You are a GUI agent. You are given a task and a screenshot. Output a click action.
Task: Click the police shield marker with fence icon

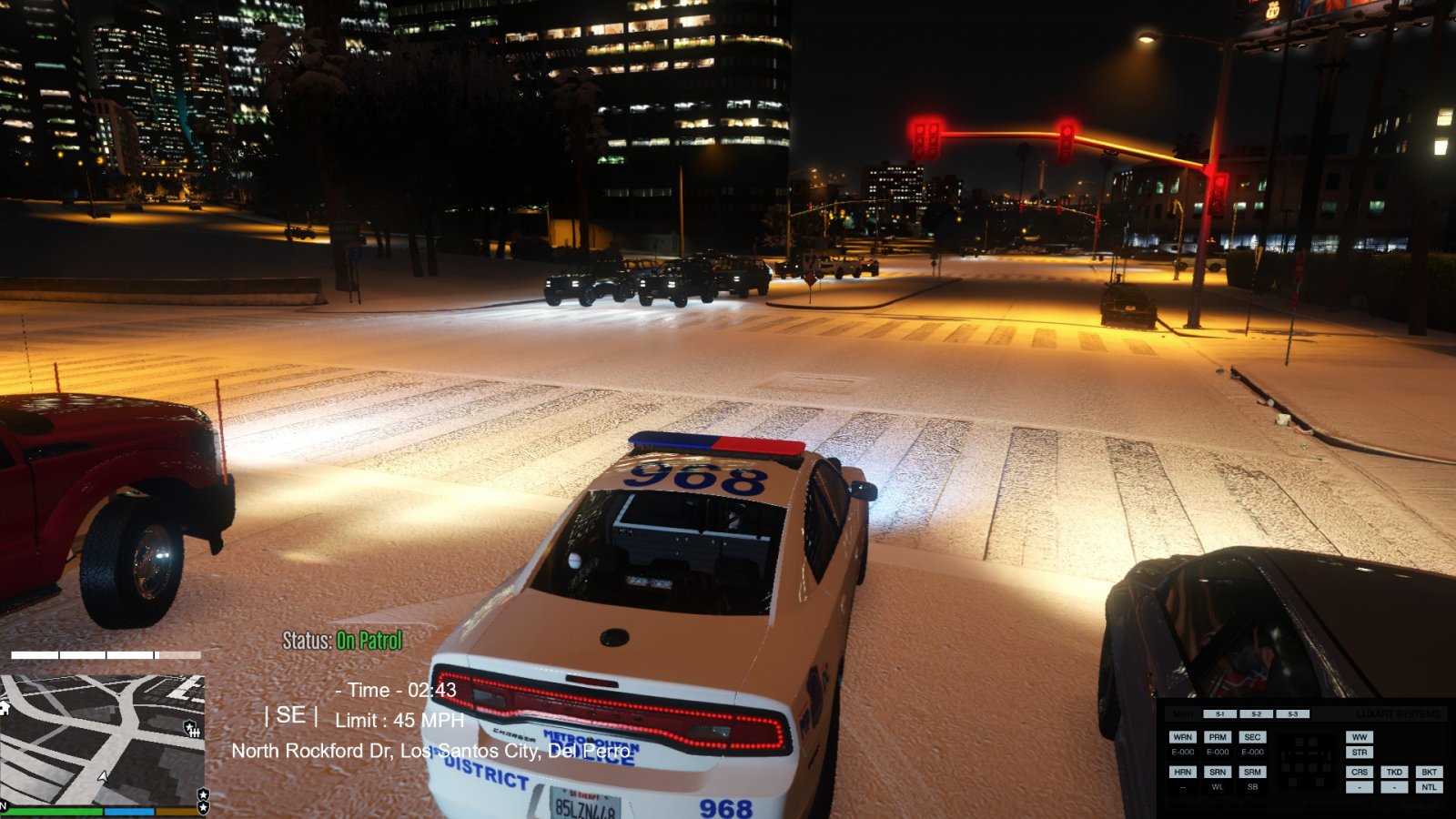pos(192,728)
